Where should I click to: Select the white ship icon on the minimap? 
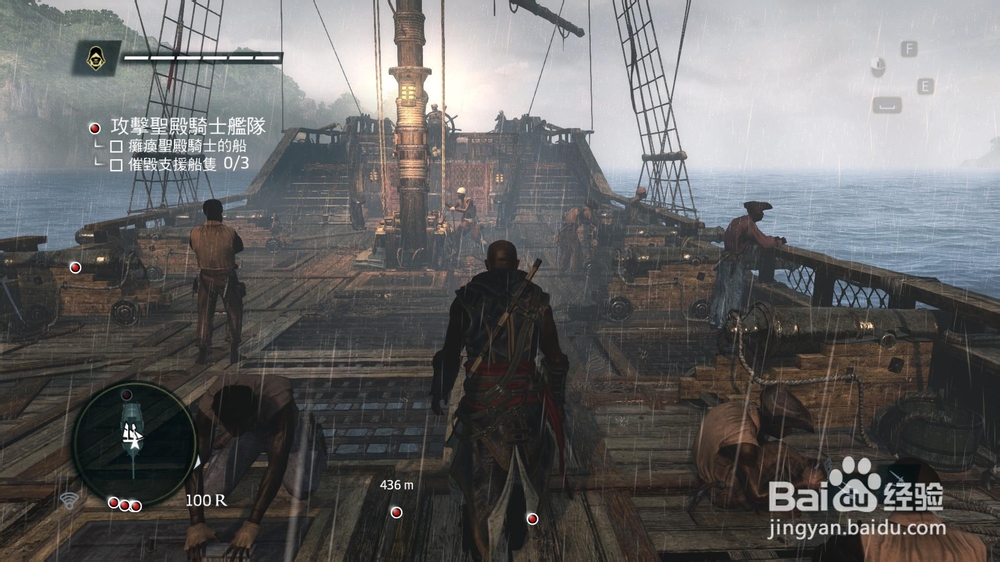click(x=131, y=435)
